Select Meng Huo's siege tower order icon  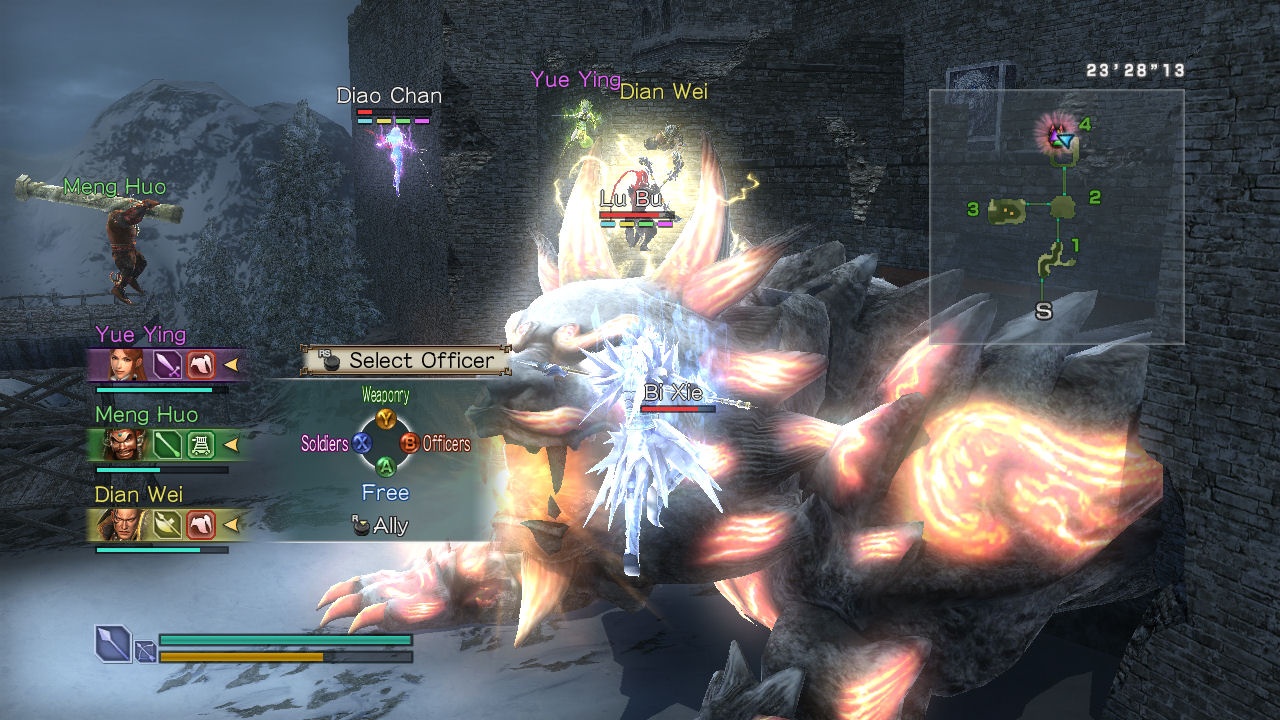click(201, 444)
